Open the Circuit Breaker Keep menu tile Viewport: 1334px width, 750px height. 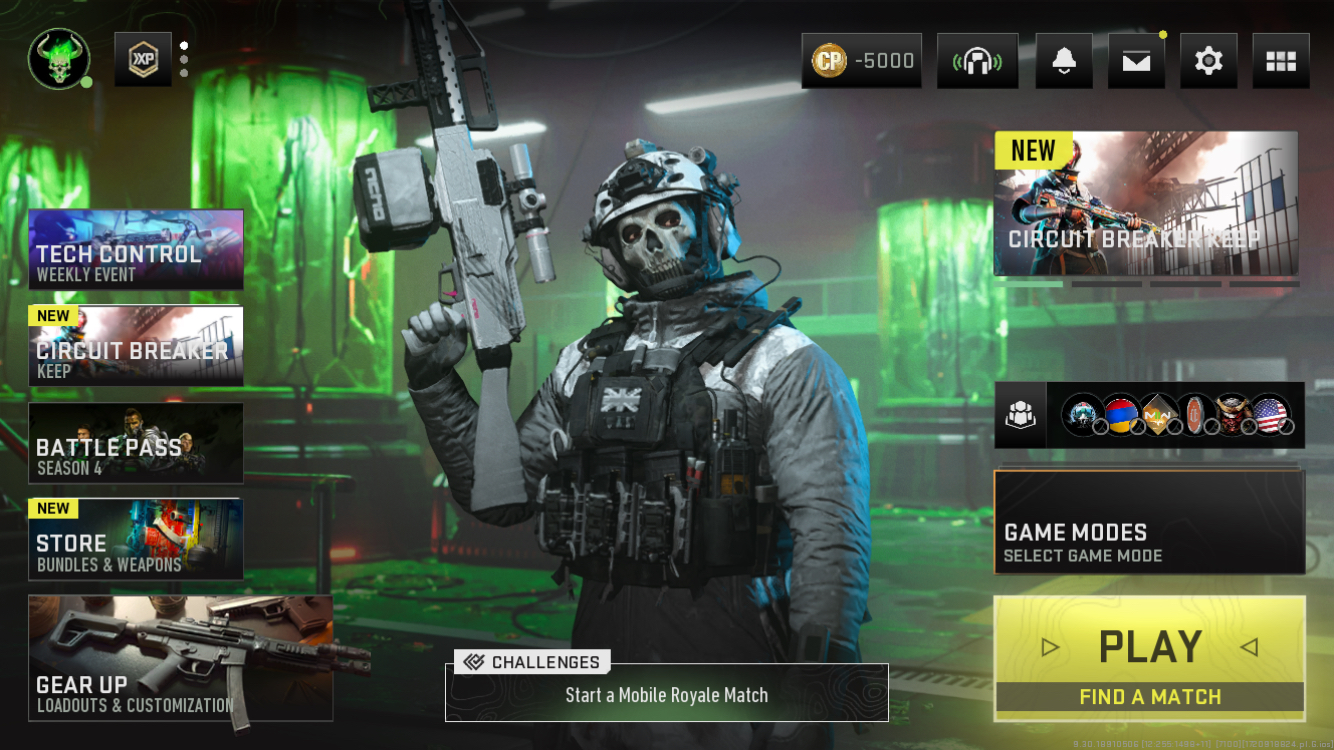click(136, 346)
